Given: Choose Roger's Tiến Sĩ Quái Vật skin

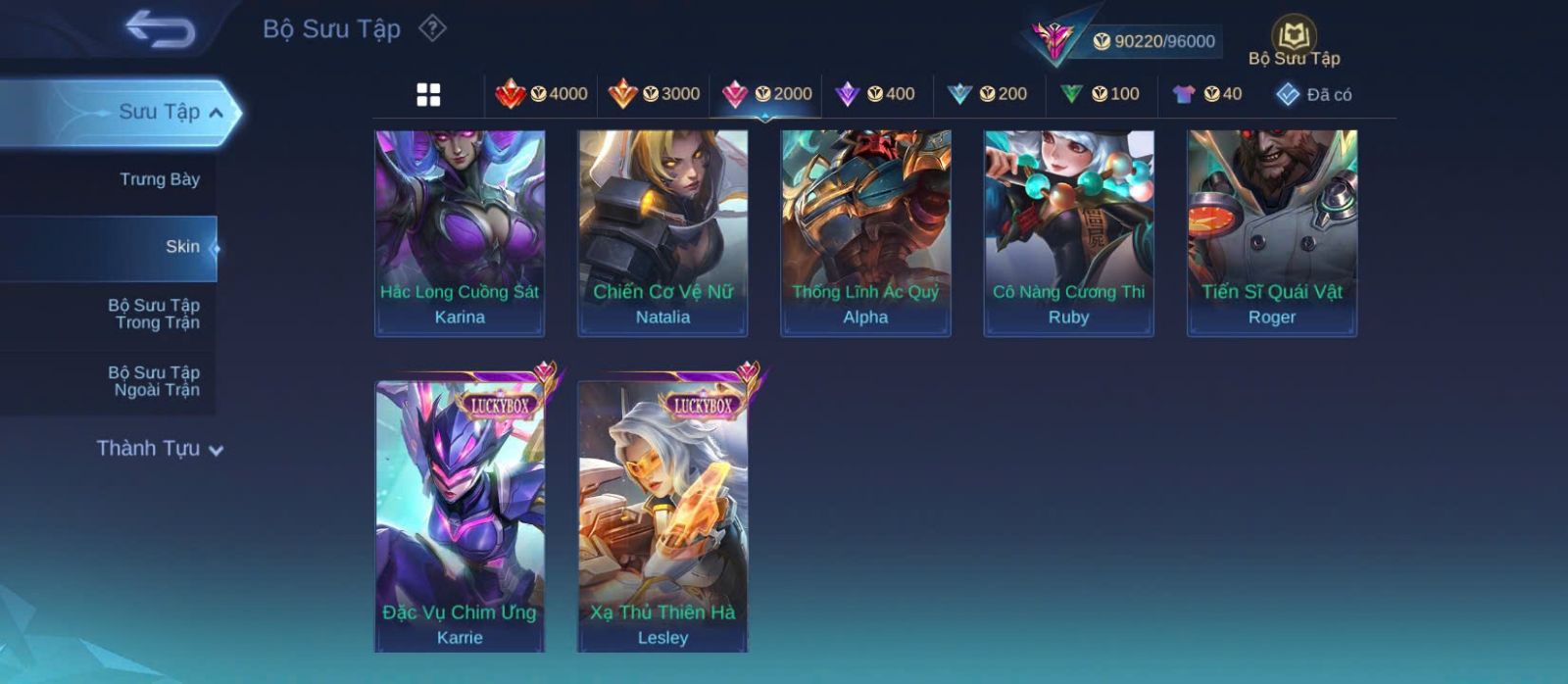Looking at the screenshot, I should (x=1272, y=233).
